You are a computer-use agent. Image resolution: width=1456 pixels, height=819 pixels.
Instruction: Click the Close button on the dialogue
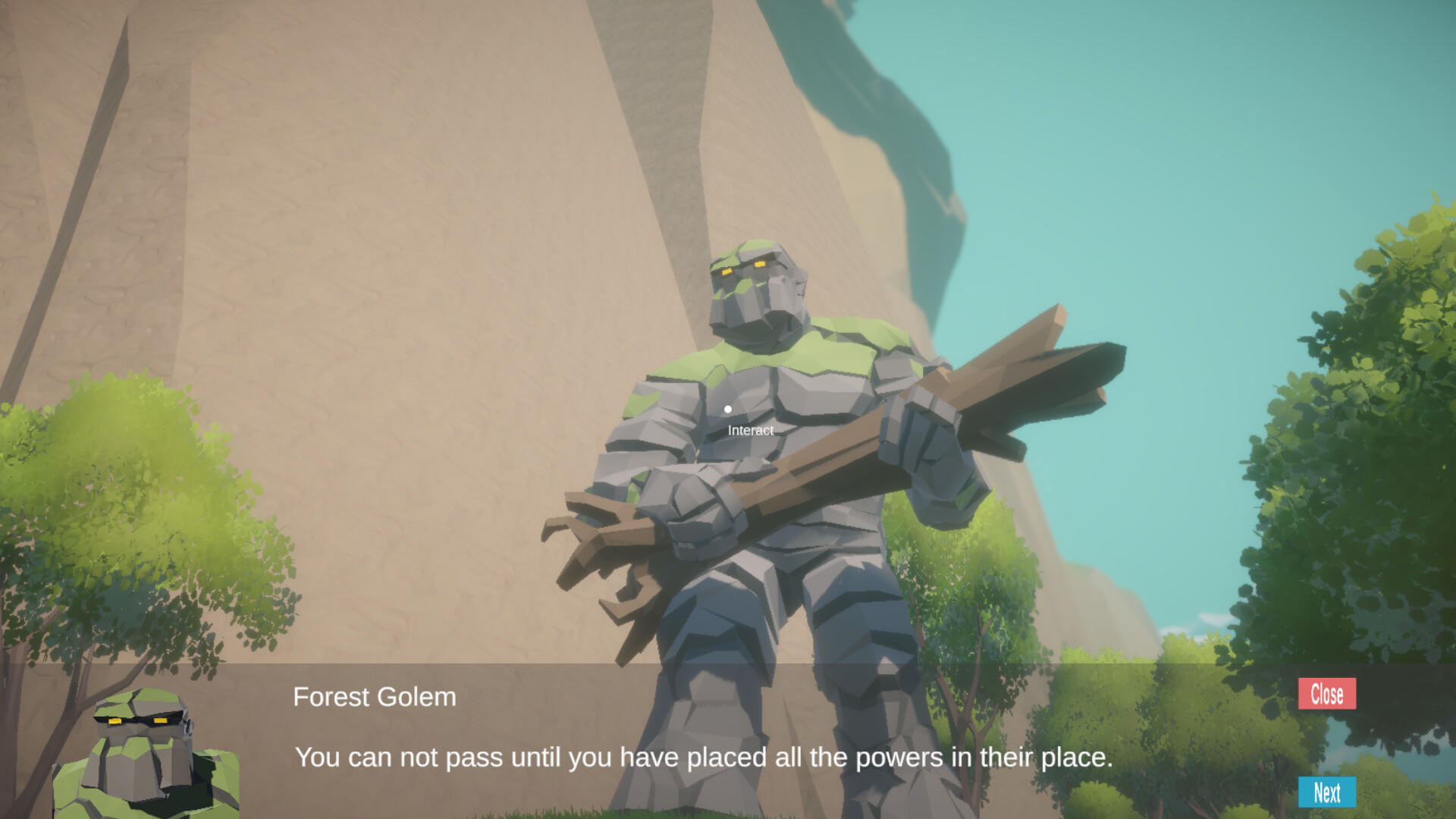[x=1326, y=693]
